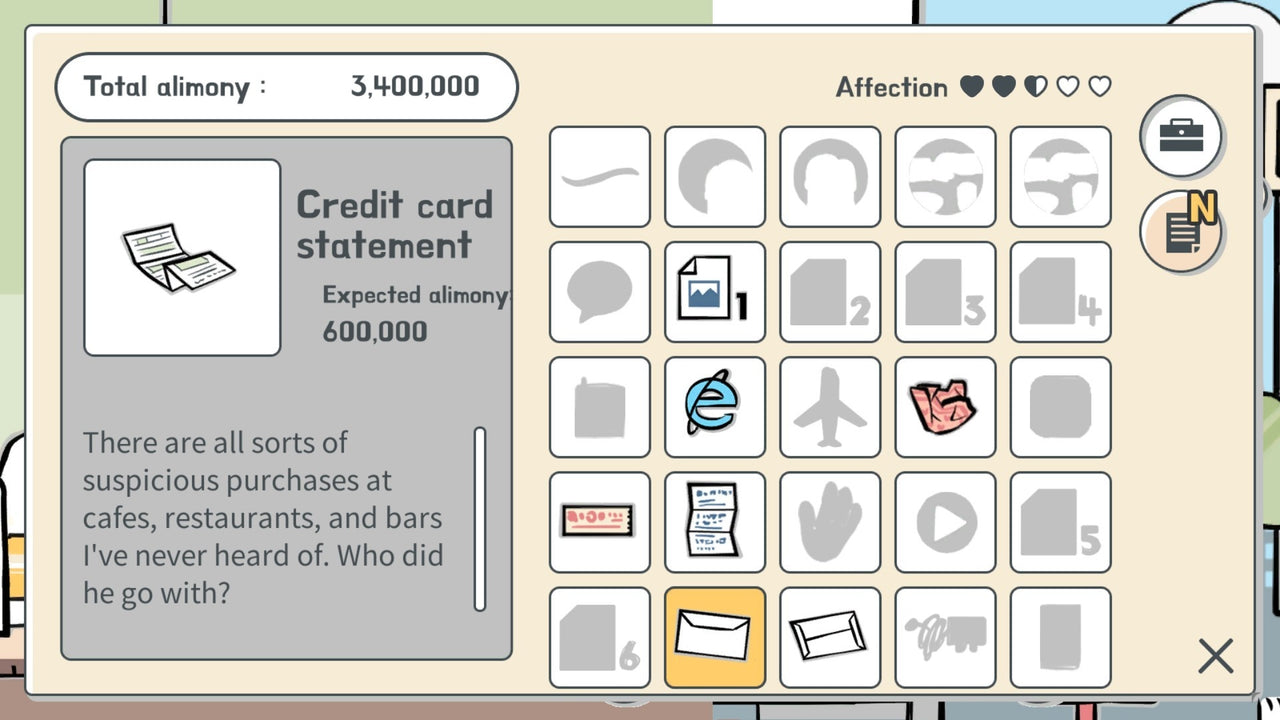Select the handprint evidence slot
Screen dimensions: 1280x720
click(x=830, y=522)
